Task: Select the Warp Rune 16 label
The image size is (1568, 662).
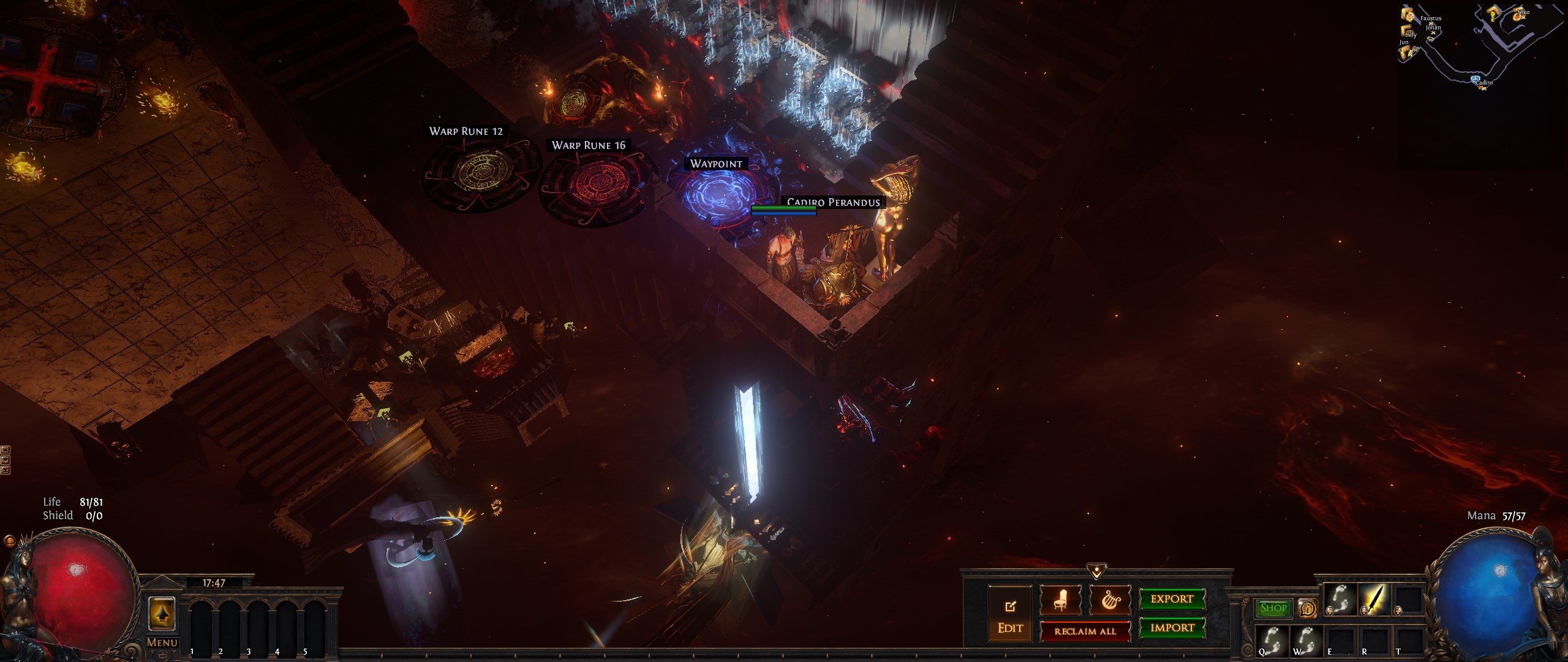Action: [588, 145]
